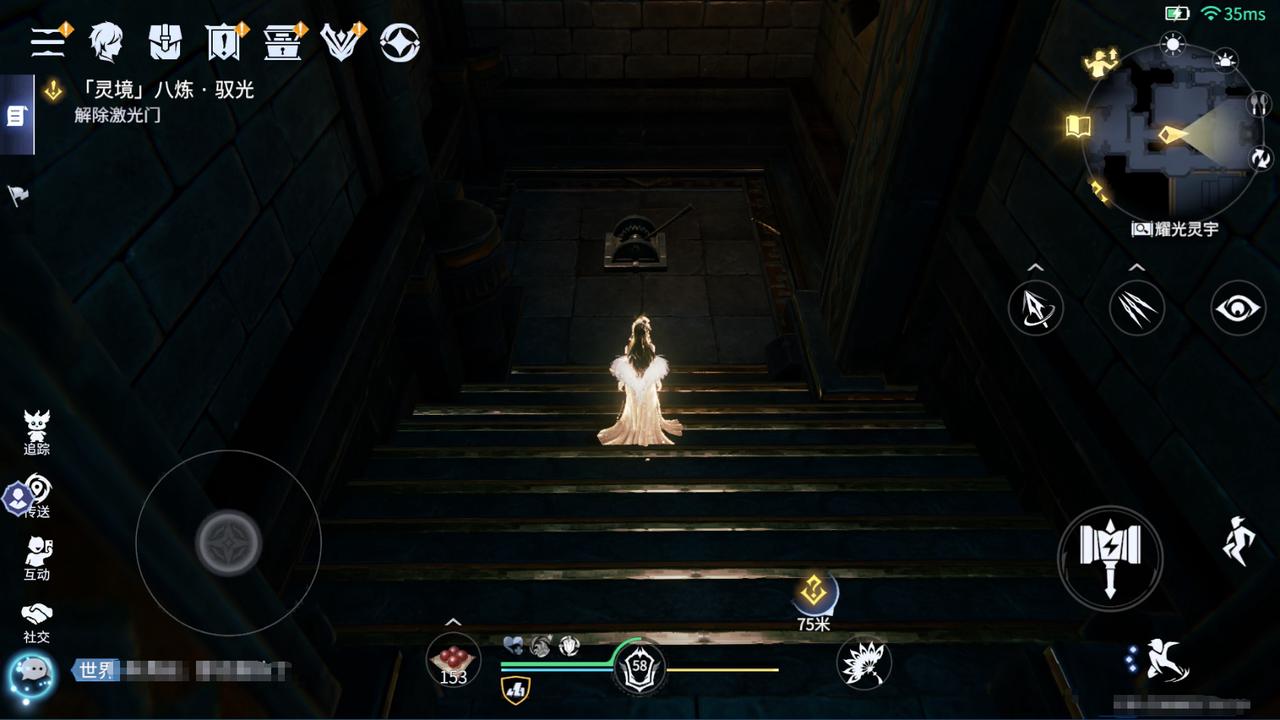
Task: Open the 耀光灵宇 location label
Action: pyautogui.click(x=1176, y=229)
